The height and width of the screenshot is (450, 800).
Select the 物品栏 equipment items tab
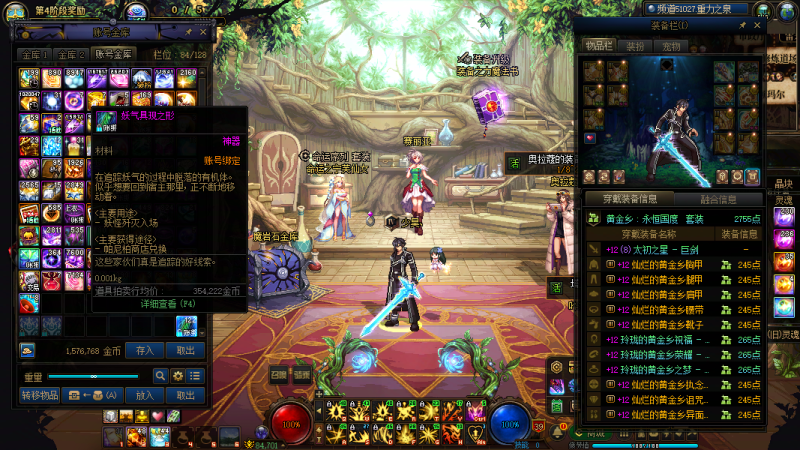599,46
